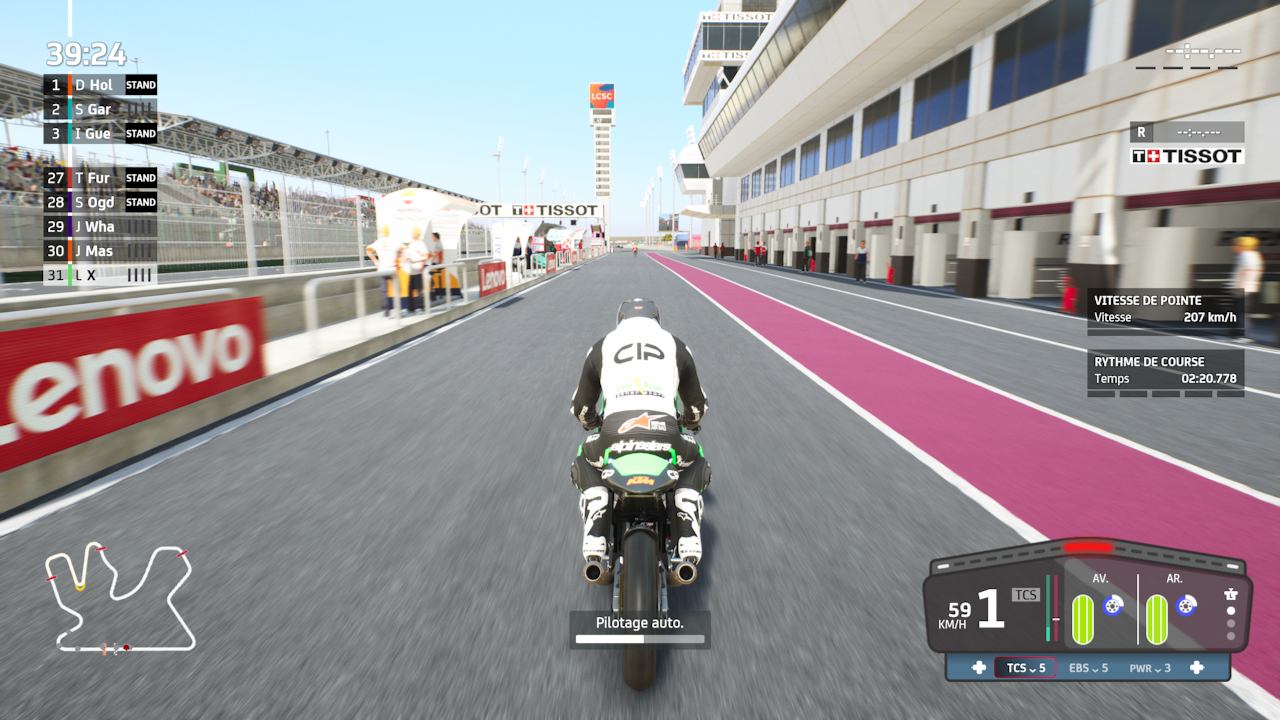Viewport: 1280px width, 720px height.
Task: Change the EBS 5 engine brake setting
Action: pos(1088,668)
